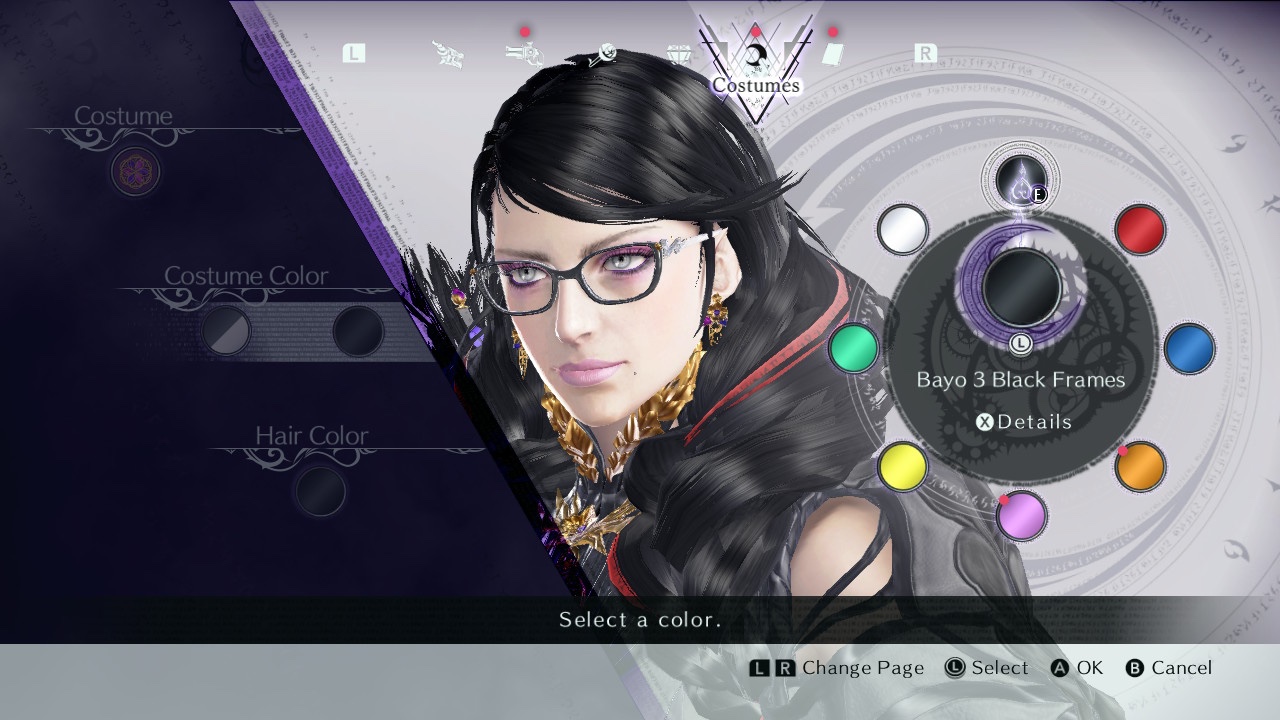The image size is (1280, 720).
Task: Choose the red frame color
Action: click(1139, 230)
